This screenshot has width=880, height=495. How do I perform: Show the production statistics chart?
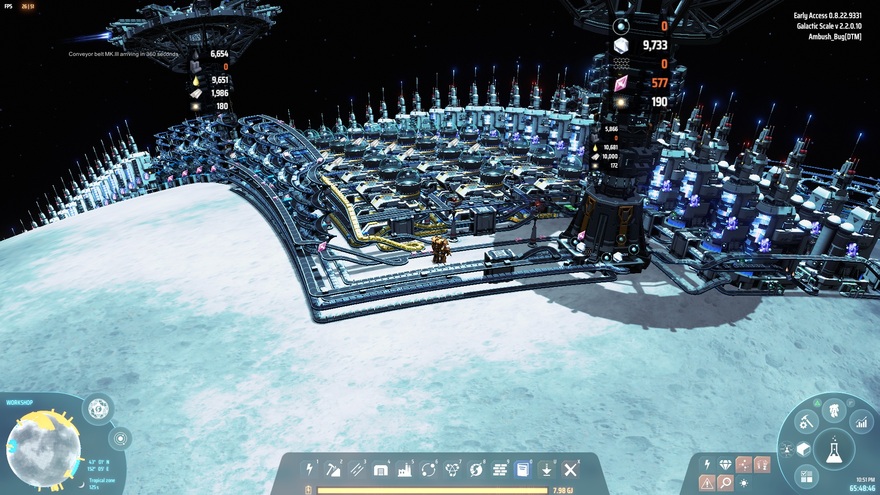tap(861, 423)
